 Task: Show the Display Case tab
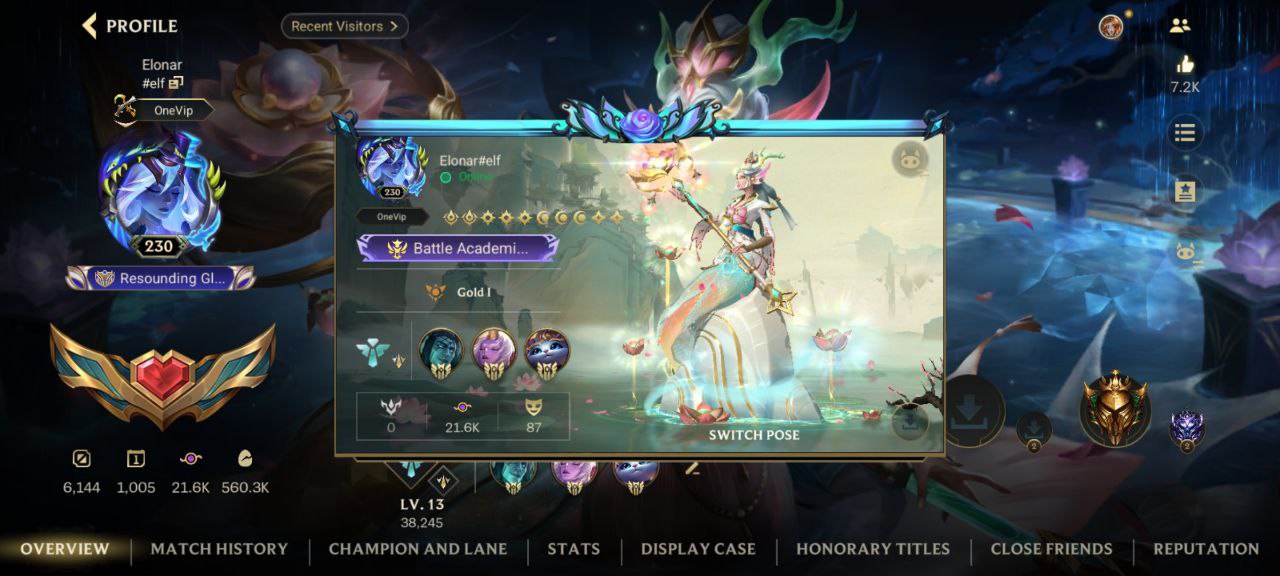[698, 549]
